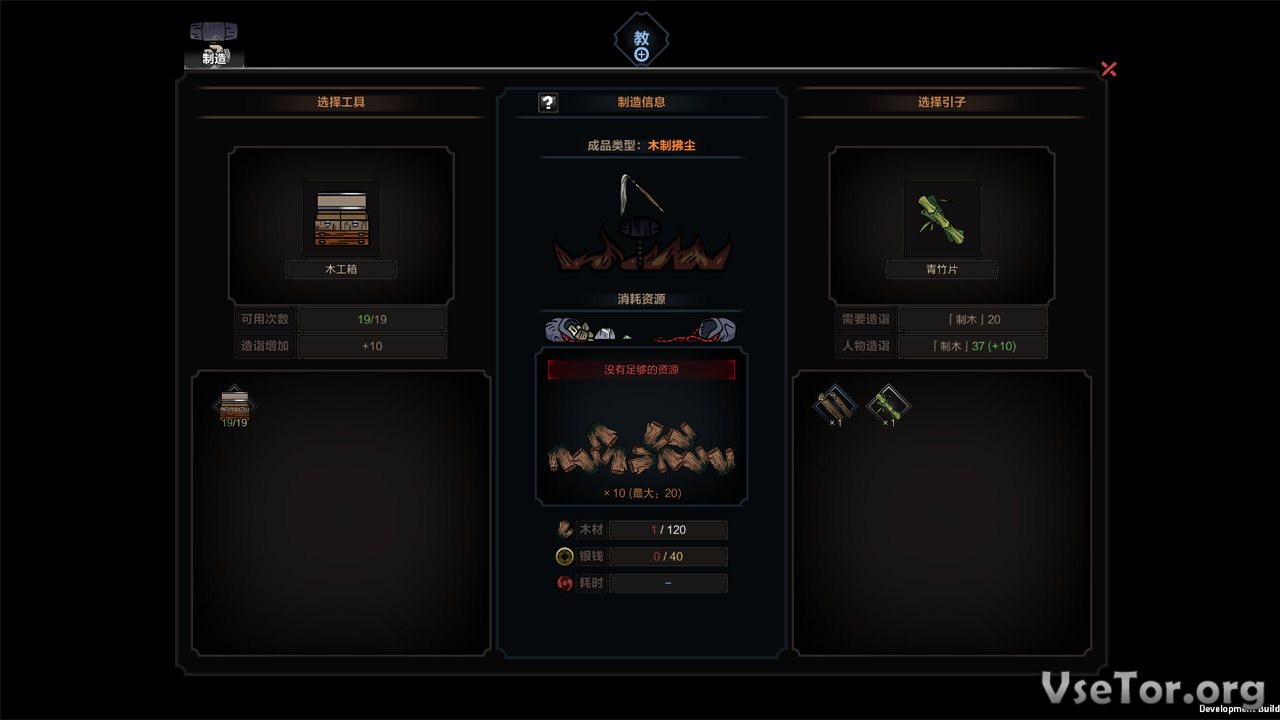Open the question mark help button

(x=548, y=102)
